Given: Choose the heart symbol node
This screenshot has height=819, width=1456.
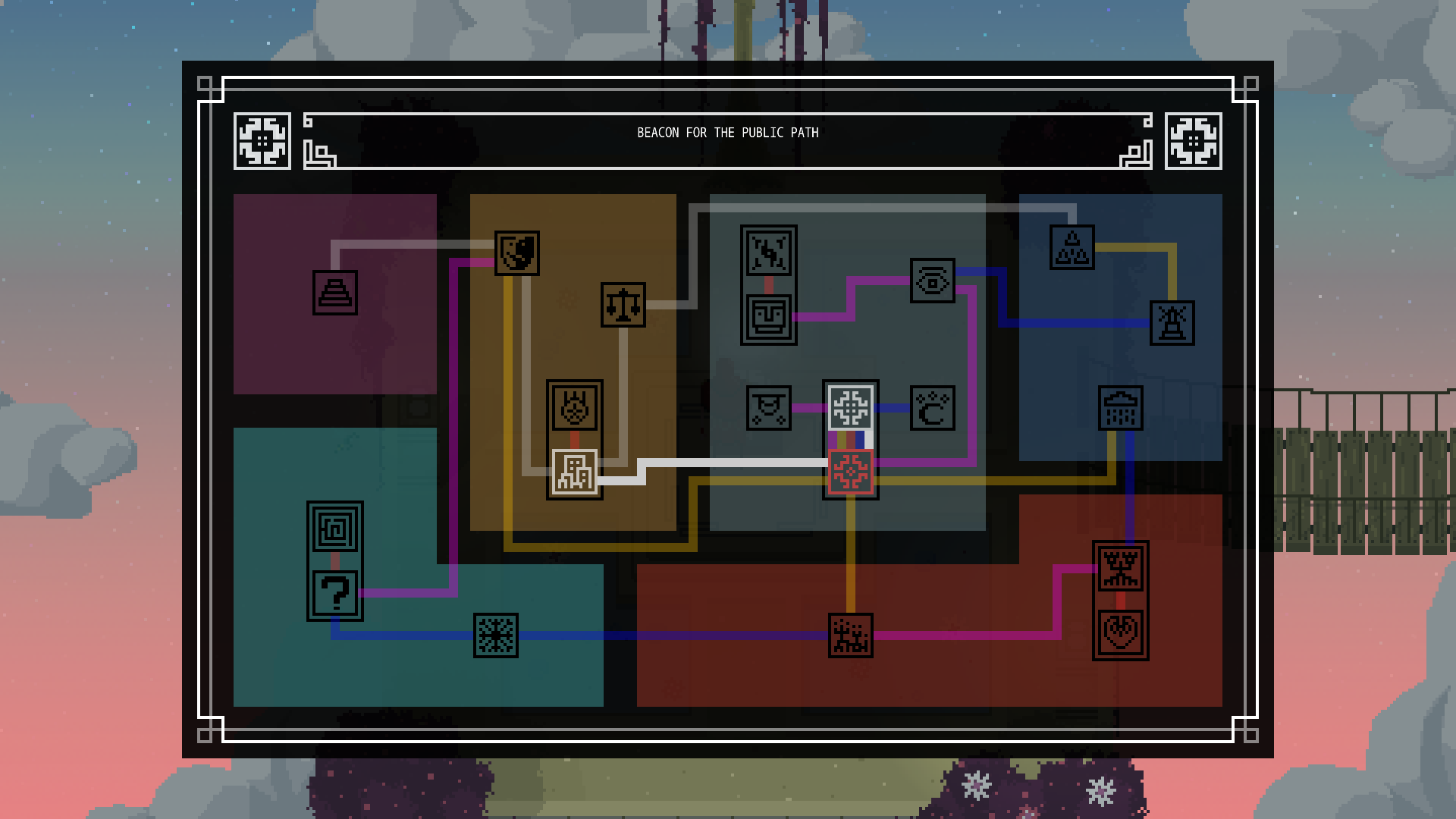Looking at the screenshot, I should tap(1121, 632).
